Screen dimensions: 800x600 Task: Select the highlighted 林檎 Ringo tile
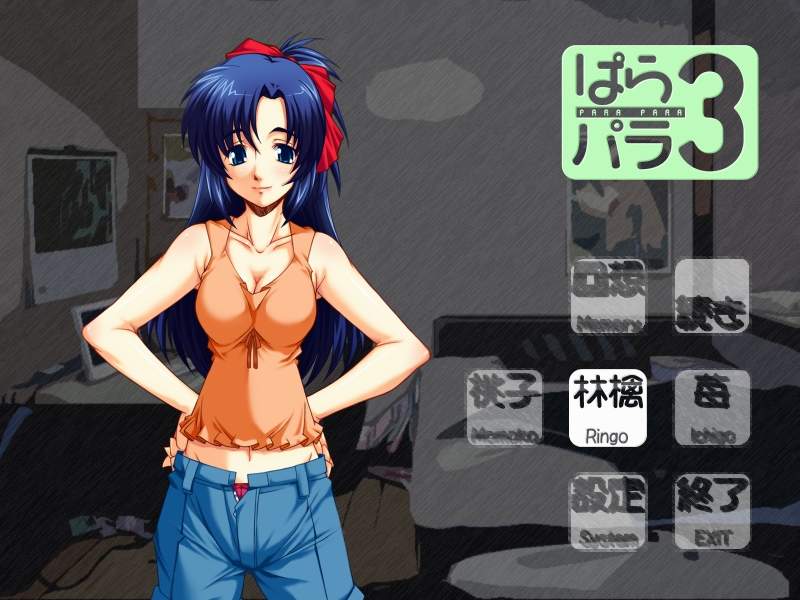608,409
